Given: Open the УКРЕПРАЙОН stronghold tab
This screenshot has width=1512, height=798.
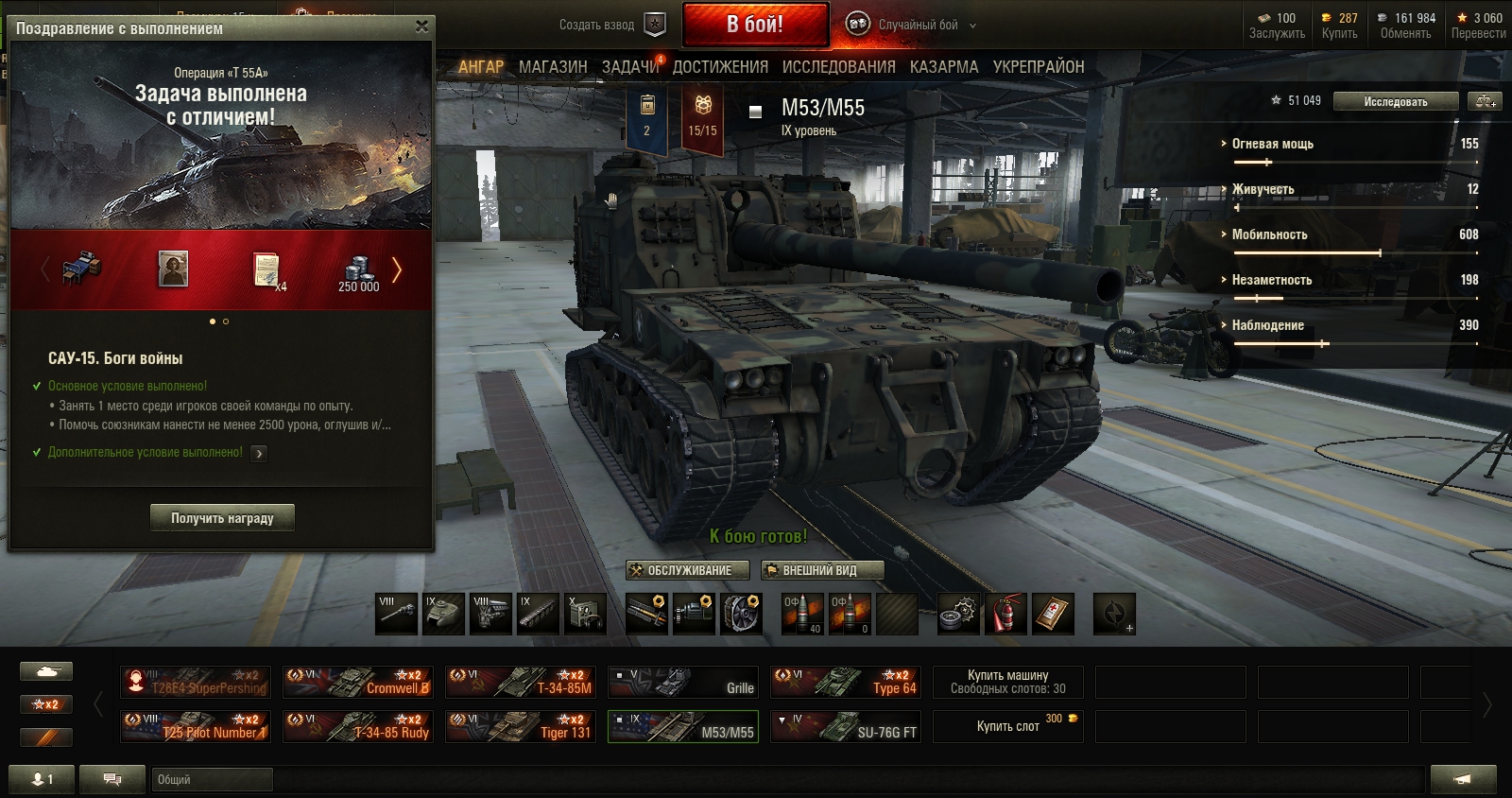Looking at the screenshot, I should pos(1038,67).
